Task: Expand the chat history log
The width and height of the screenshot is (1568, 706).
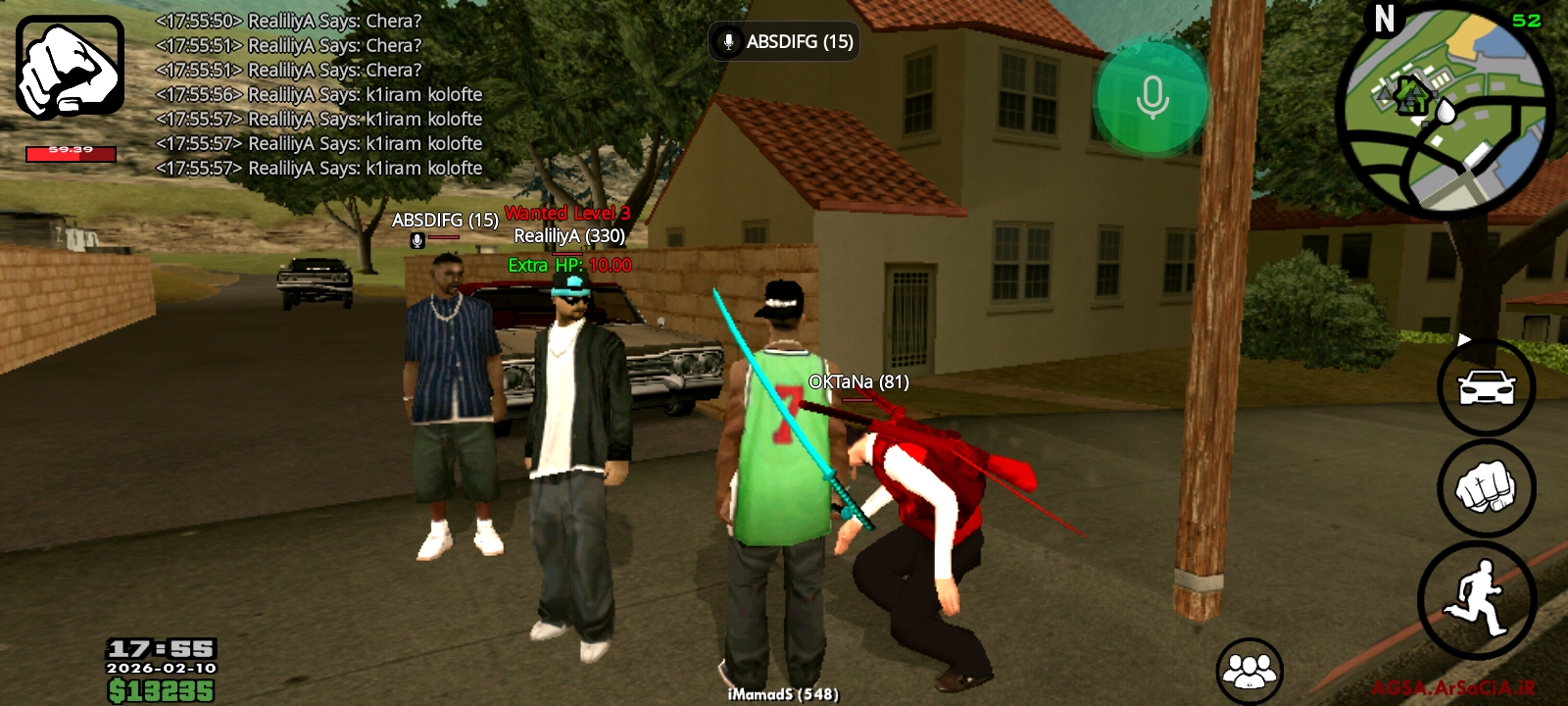Action: tap(314, 98)
